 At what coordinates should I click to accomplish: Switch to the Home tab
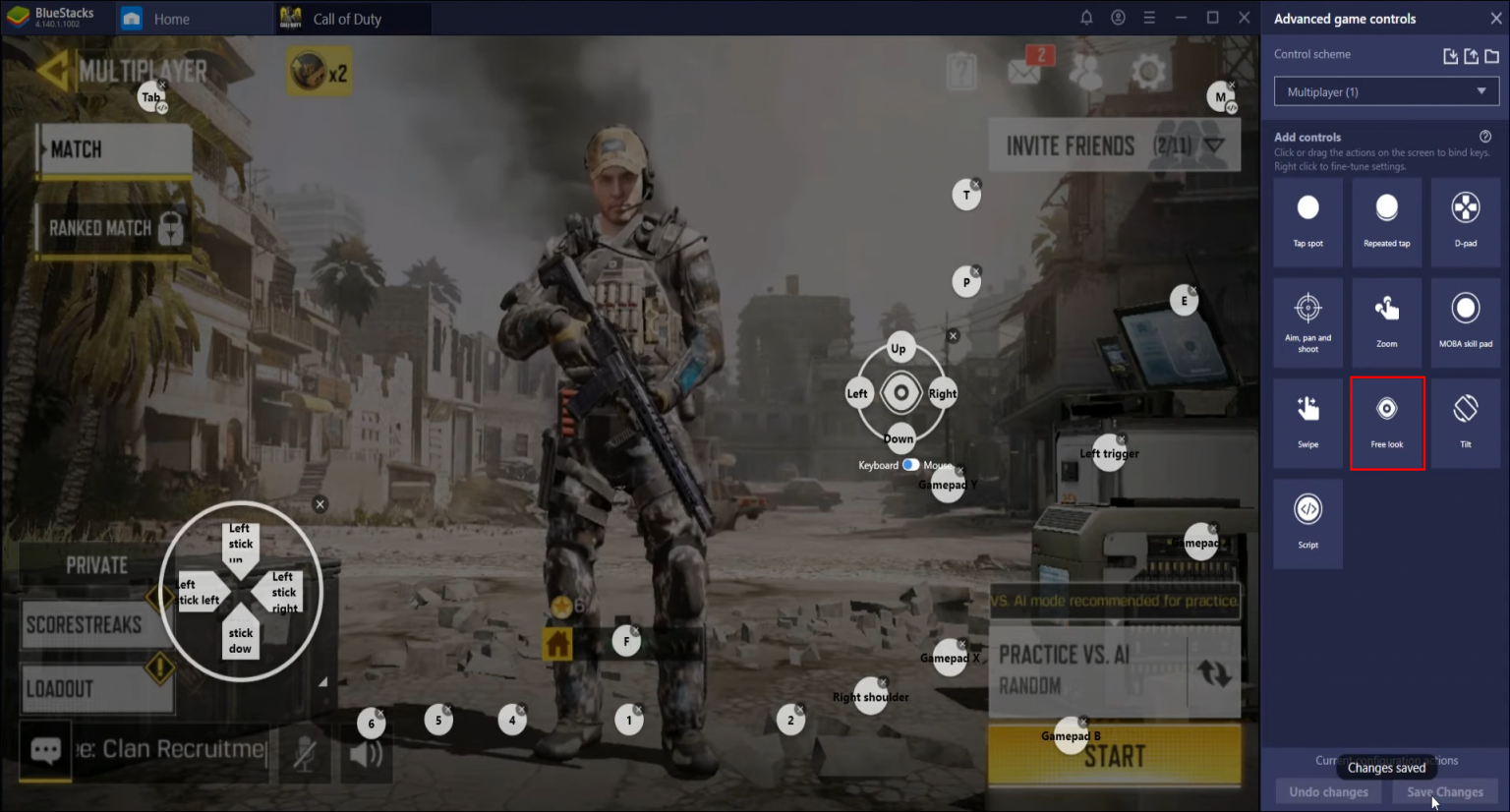coord(193,18)
